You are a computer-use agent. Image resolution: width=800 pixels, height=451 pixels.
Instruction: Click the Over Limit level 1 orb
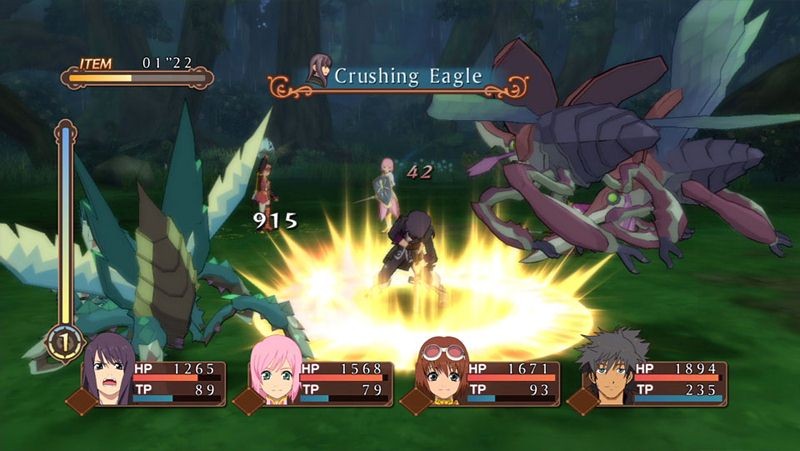64,341
